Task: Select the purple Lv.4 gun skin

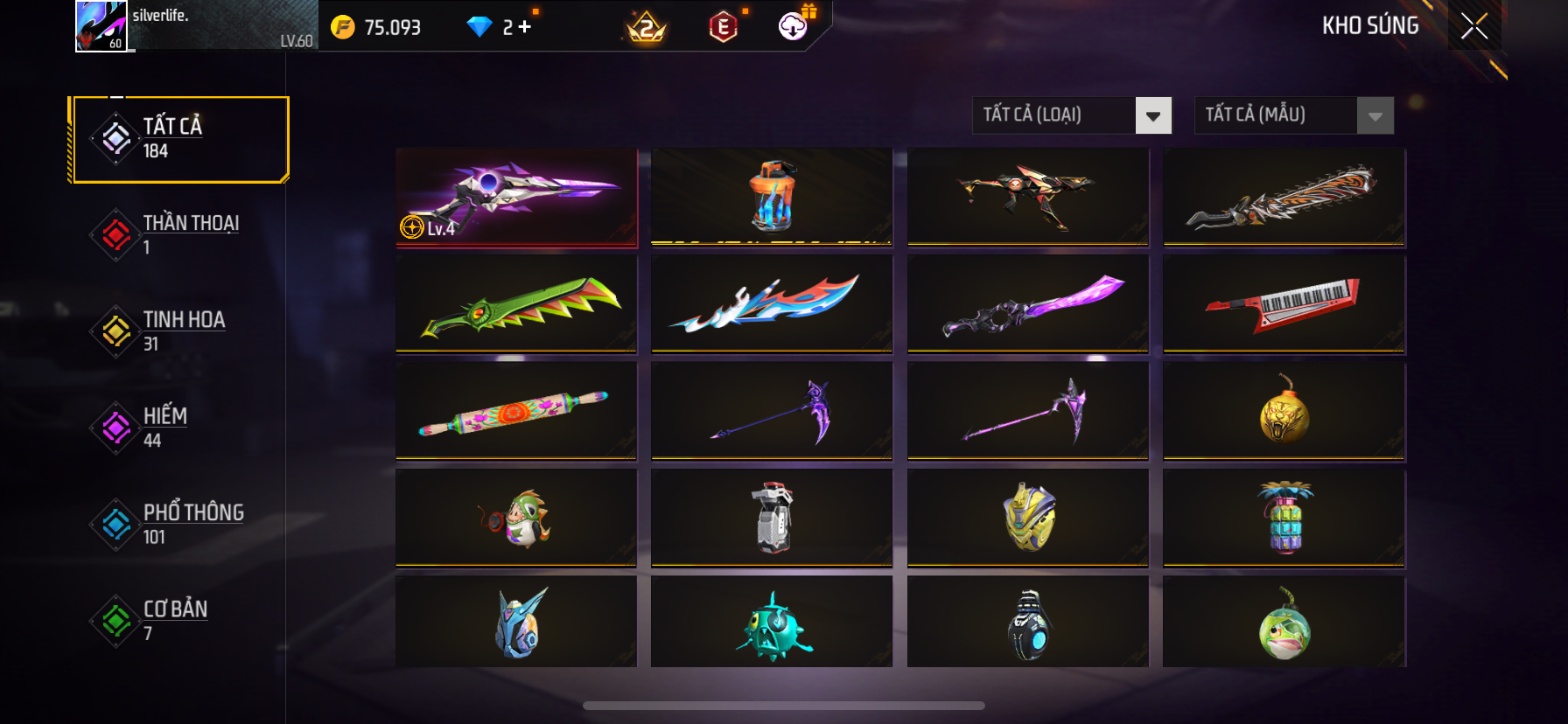Action: click(x=516, y=197)
